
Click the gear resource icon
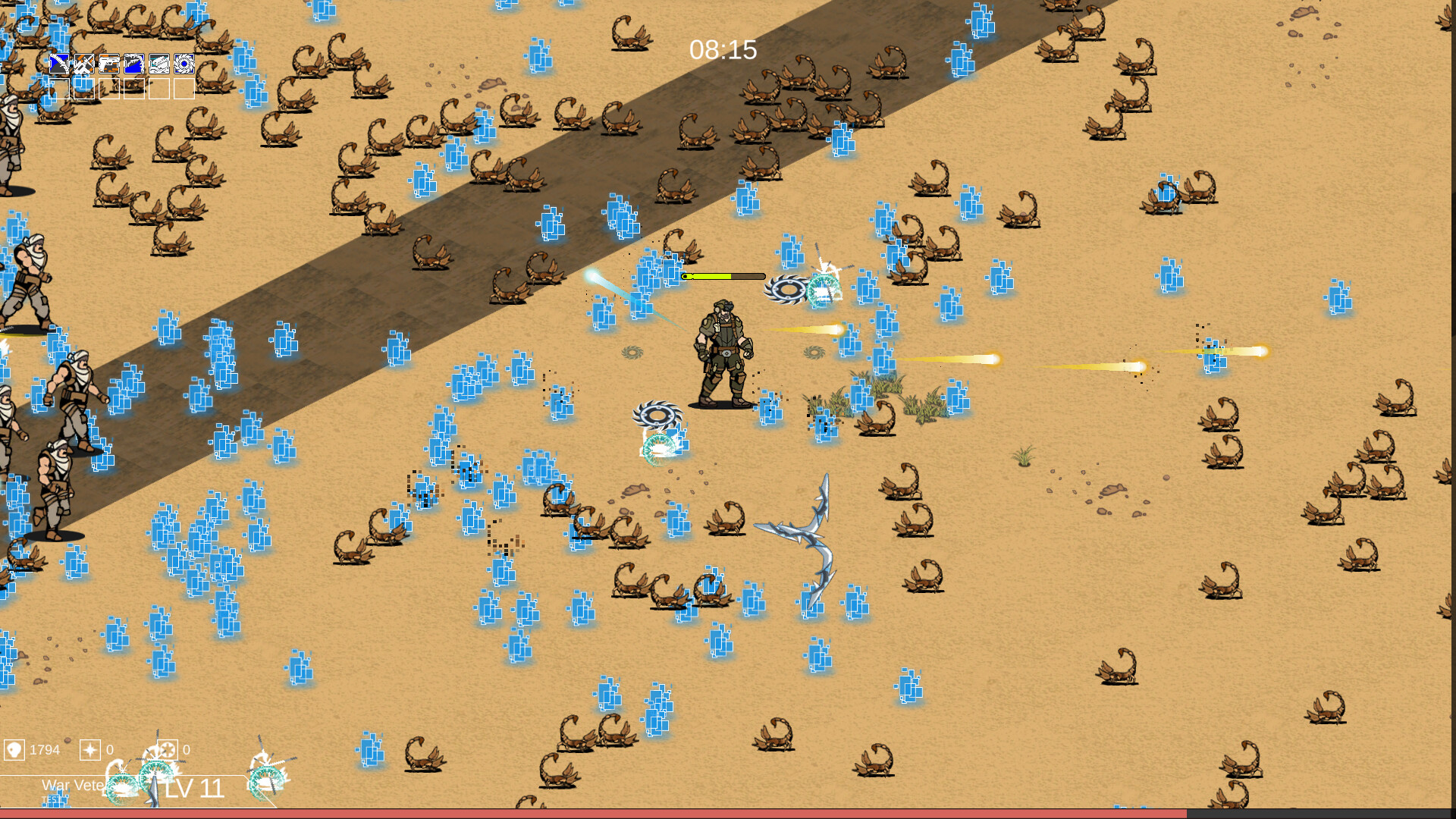tap(168, 749)
